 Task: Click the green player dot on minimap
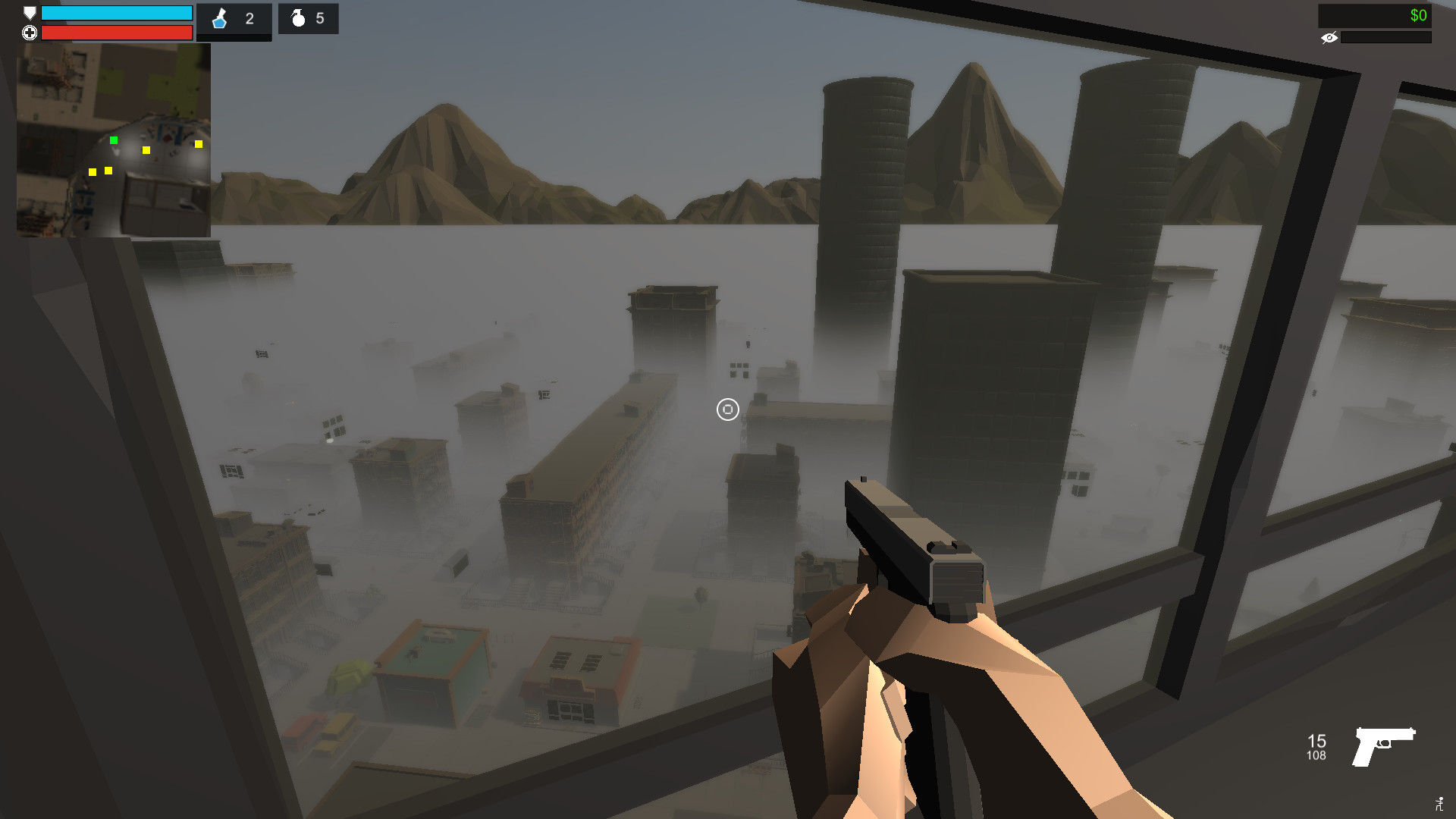[x=115, y=140]
